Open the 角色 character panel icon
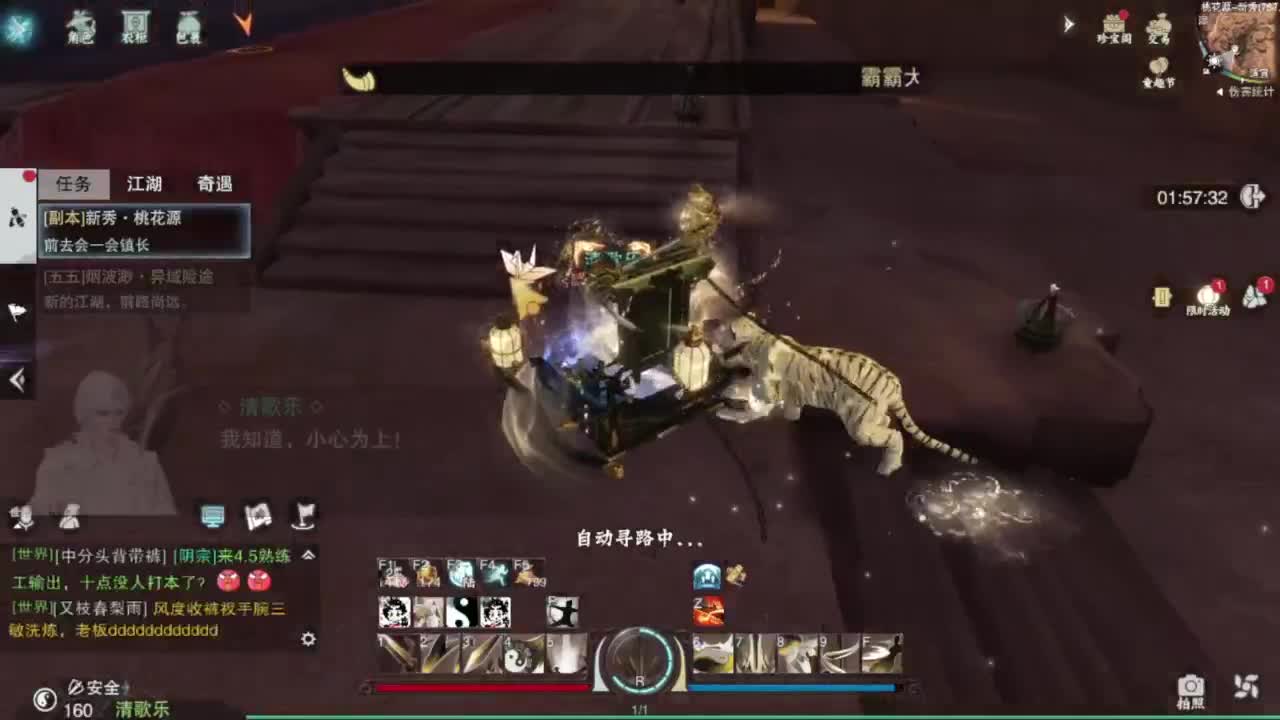 click(x=80, y=27)
